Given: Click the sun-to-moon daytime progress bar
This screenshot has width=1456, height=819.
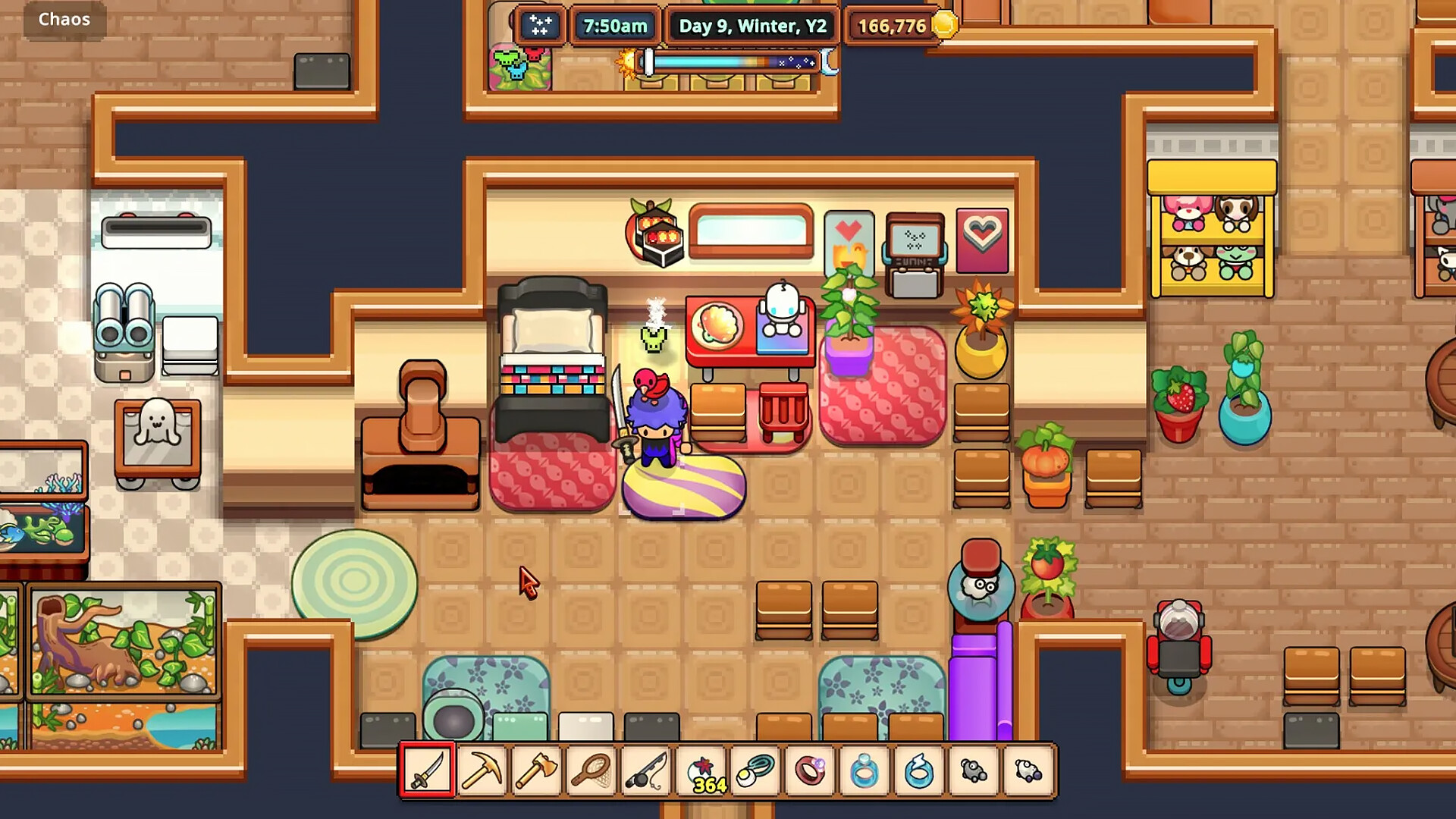Looking at the screenshot, I should (728, 61).
